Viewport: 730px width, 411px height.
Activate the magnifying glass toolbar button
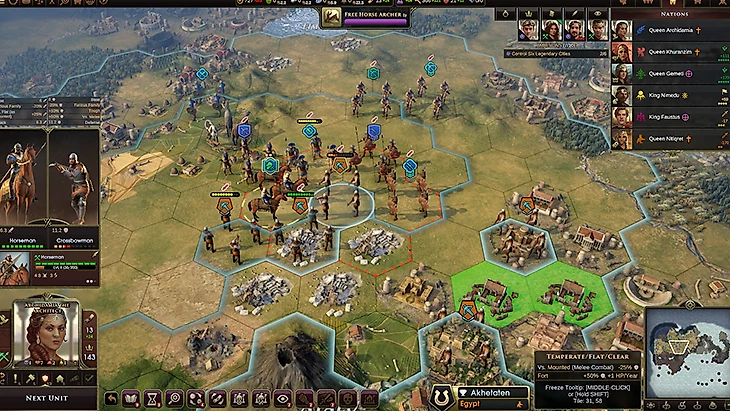(174, 398)
